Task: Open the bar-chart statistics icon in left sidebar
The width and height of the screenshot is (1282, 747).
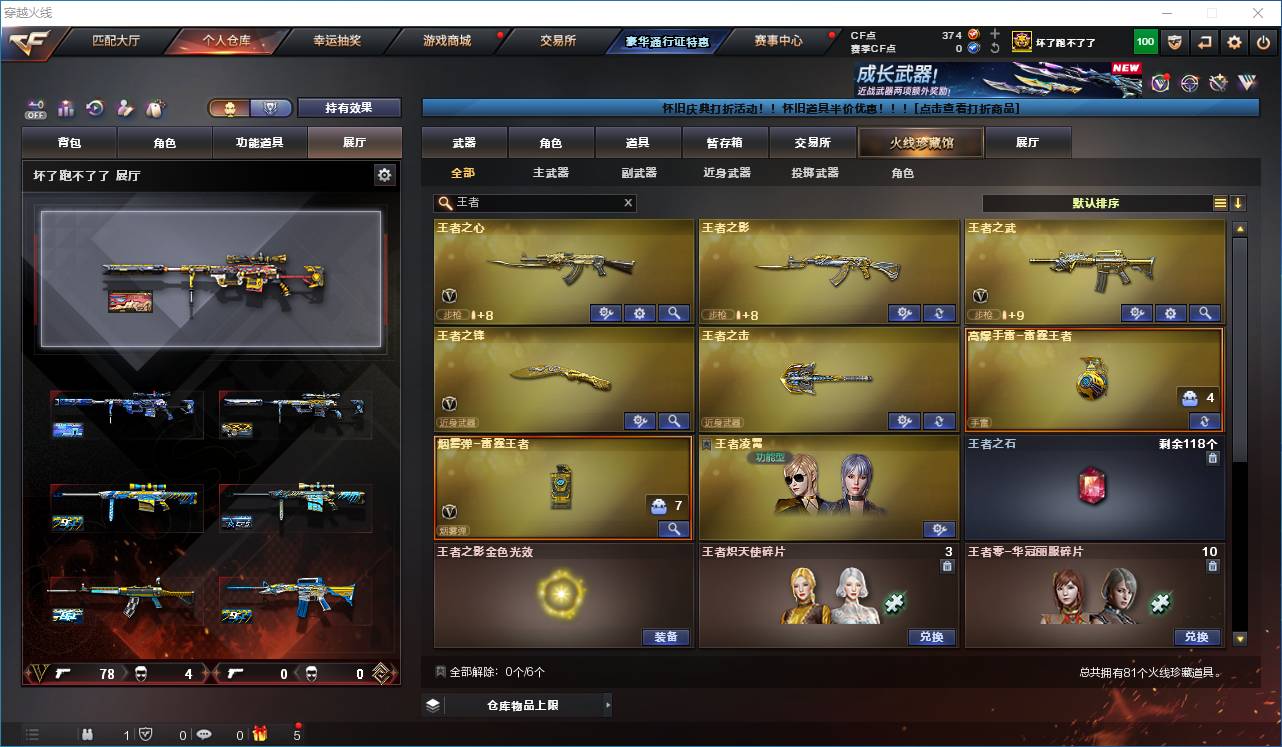Action: (65, 107)
